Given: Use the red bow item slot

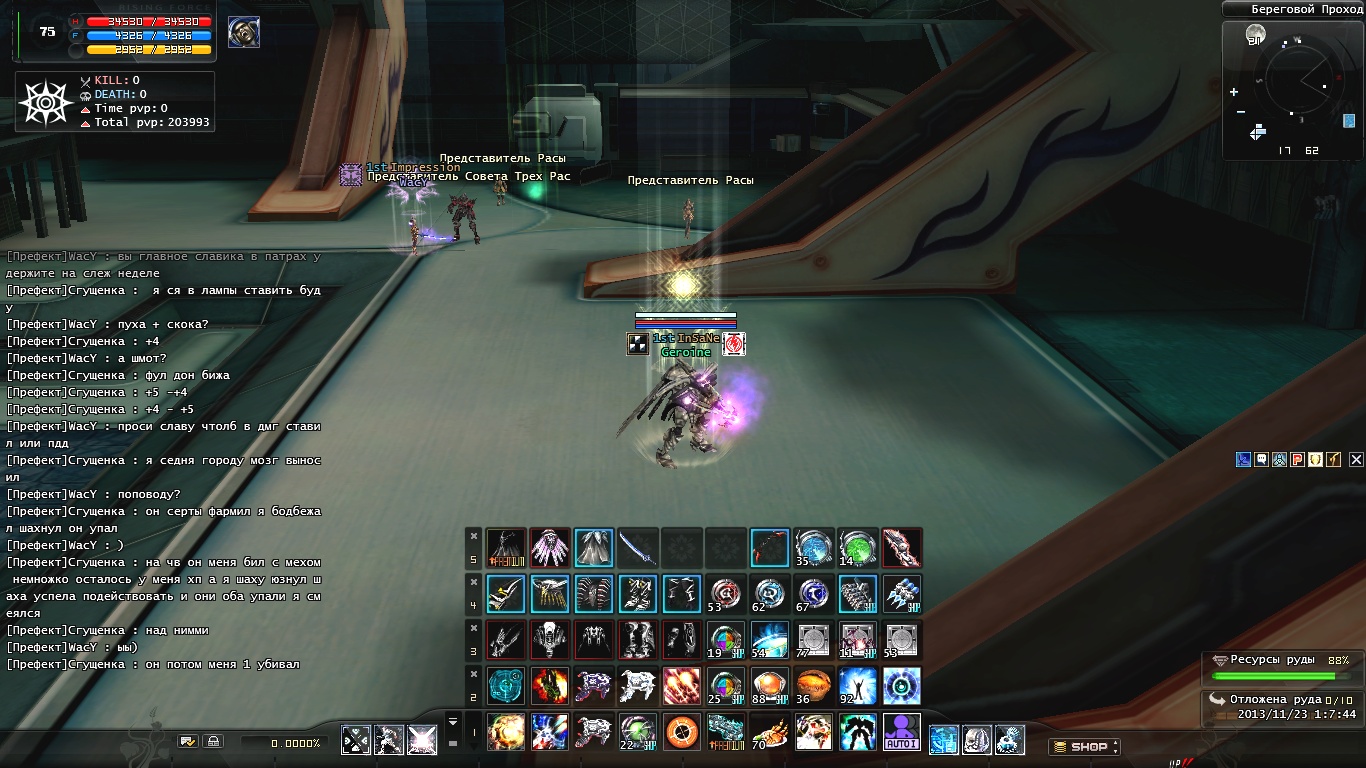Looking at the screenshot, I should pyautogui.click(x=769, y=548).
